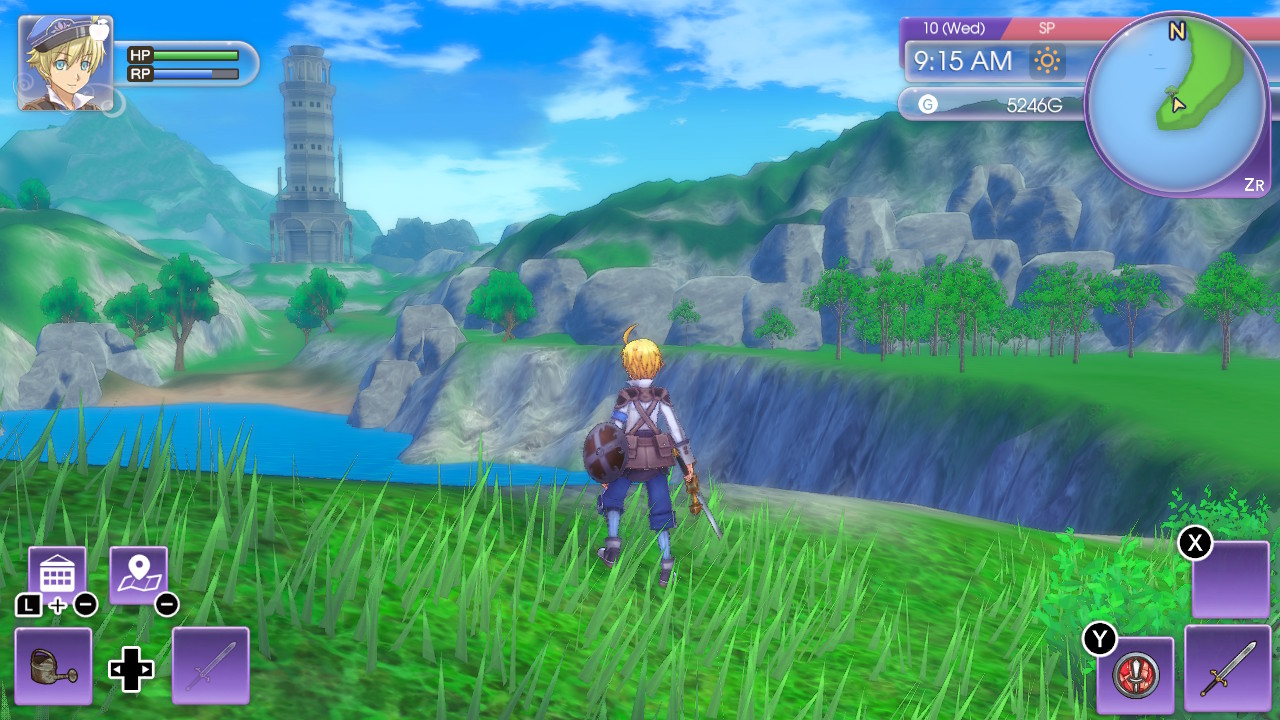The height and width of the screenshot is (720, 1280).
Task: Select the watering can farm tool slot
Action: pos(54,666)
